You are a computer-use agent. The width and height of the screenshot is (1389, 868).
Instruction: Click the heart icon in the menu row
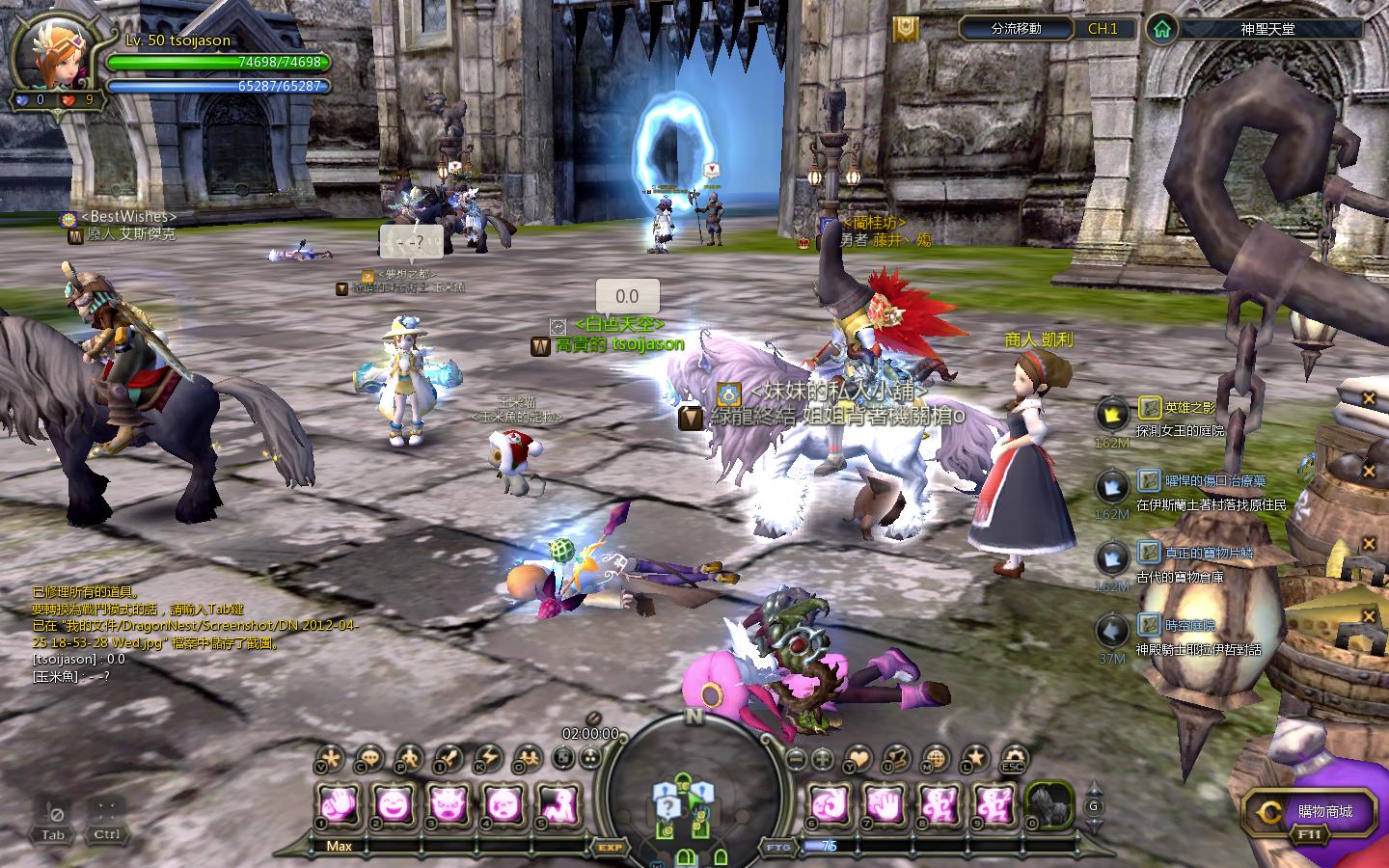click(x=858, y=759)
